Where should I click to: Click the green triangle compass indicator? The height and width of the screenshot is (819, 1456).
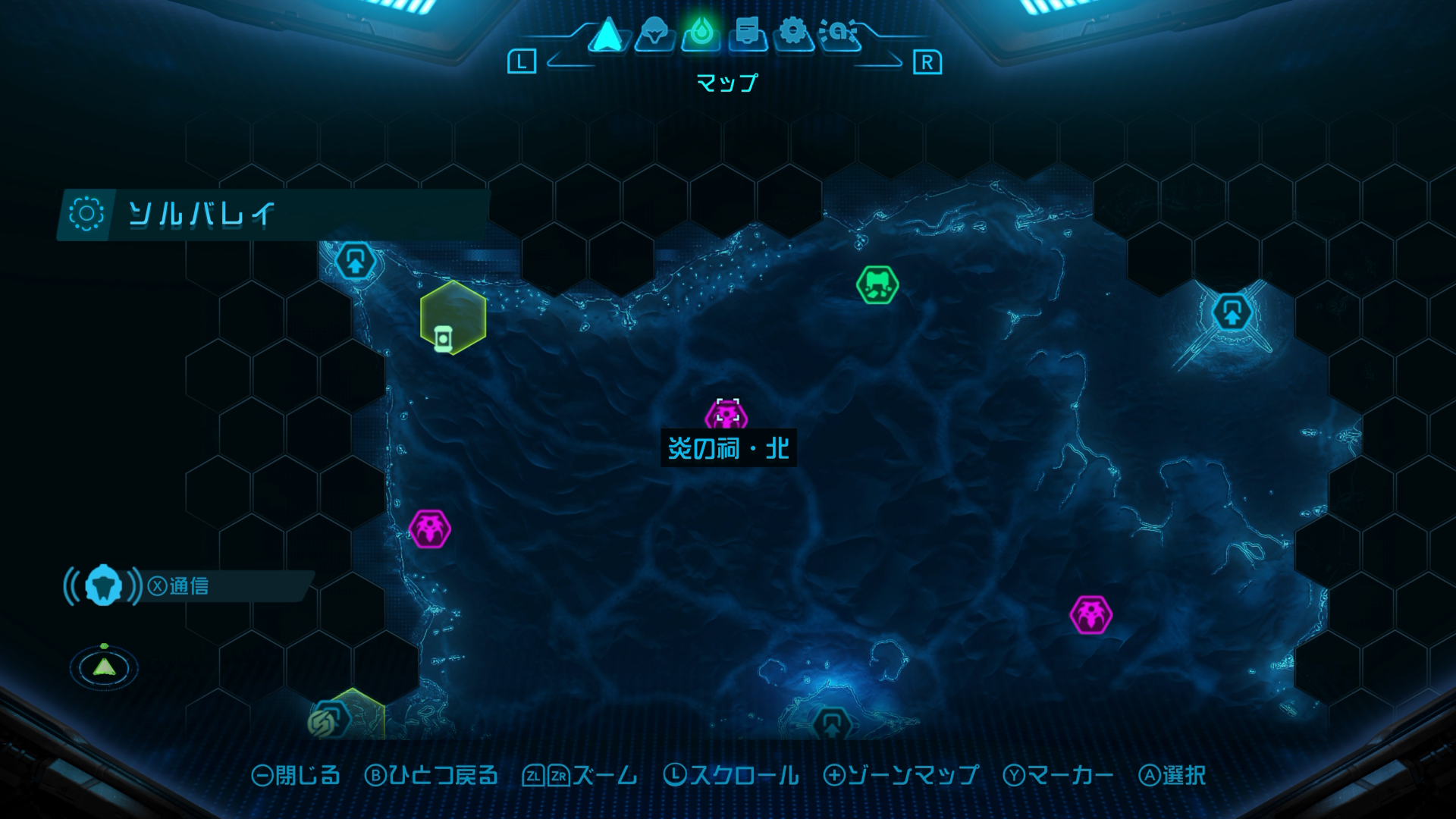(104, 667)
